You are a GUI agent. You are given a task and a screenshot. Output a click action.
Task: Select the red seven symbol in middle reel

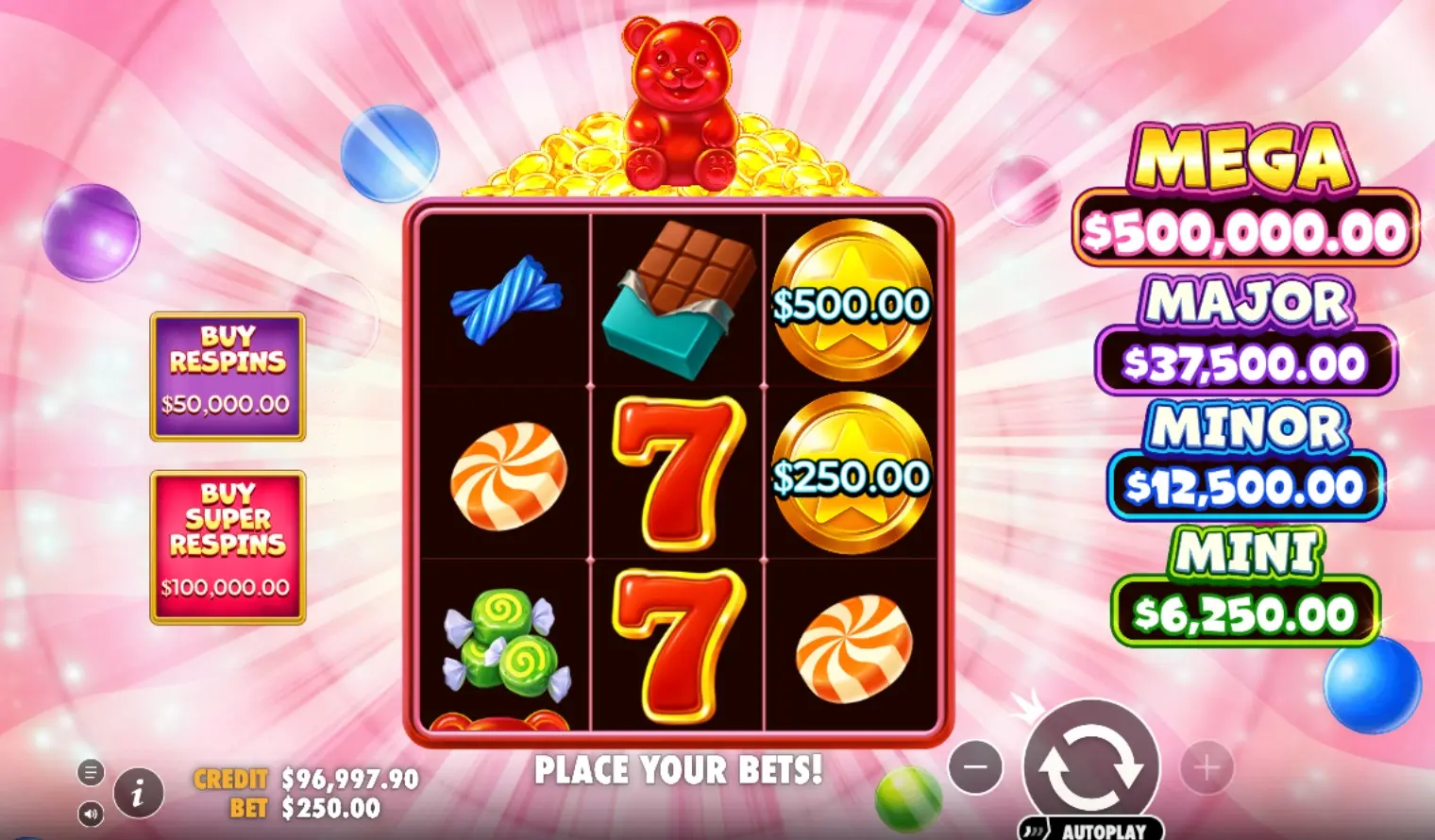678,472
